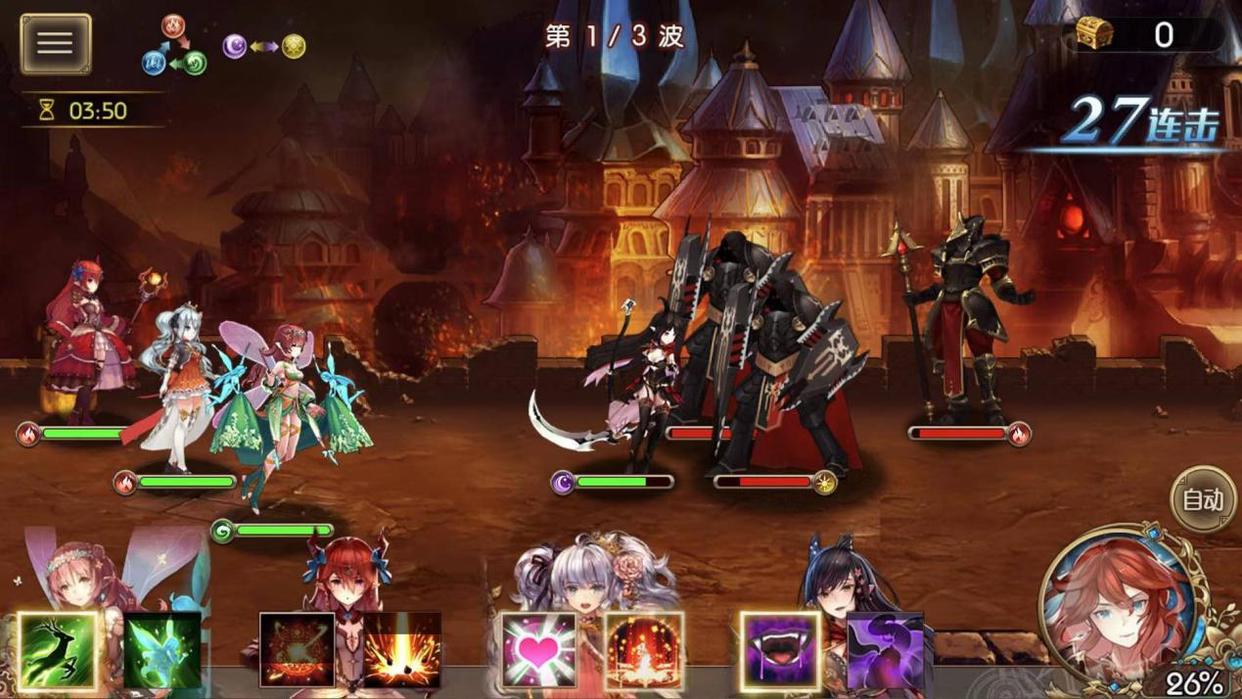This screenshot has height=699, width=1242.
Task: Use the red flame pillar skill
Action: pyautogui.click(x=644, y=651)
